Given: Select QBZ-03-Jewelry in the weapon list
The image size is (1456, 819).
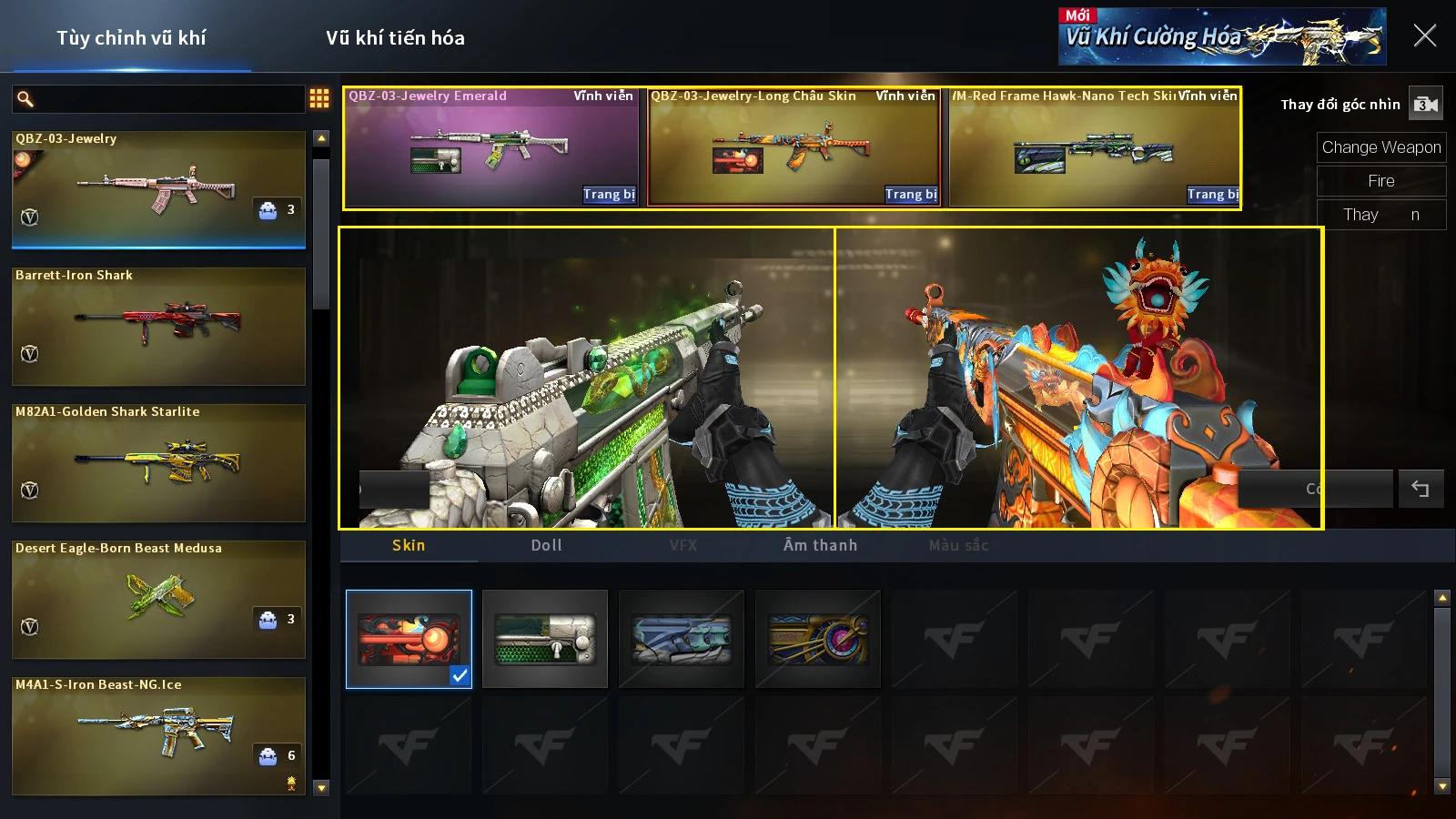Looking at the screenshot, I should tap(158, 189).
